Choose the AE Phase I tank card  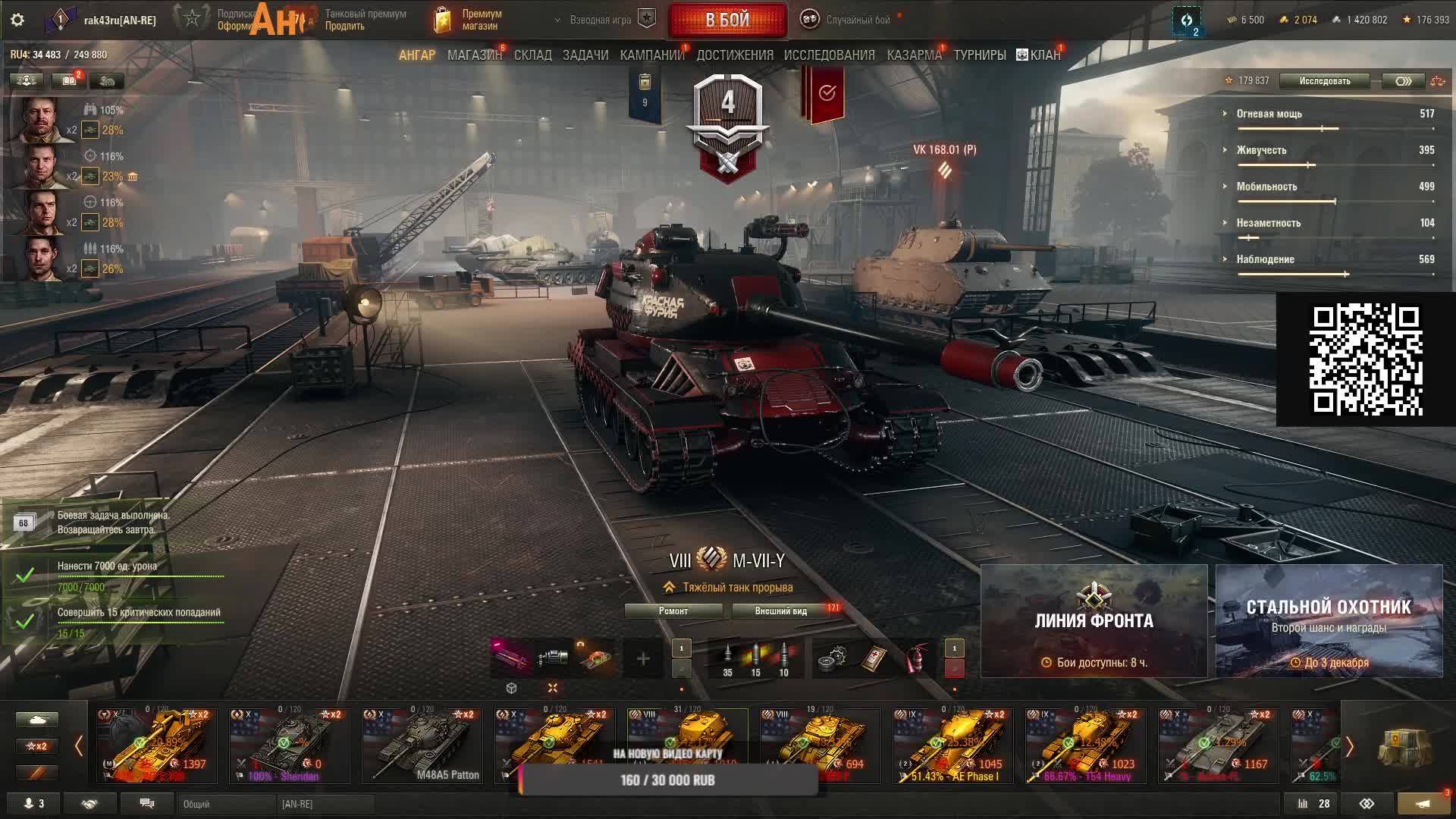[x=952, y=746]
